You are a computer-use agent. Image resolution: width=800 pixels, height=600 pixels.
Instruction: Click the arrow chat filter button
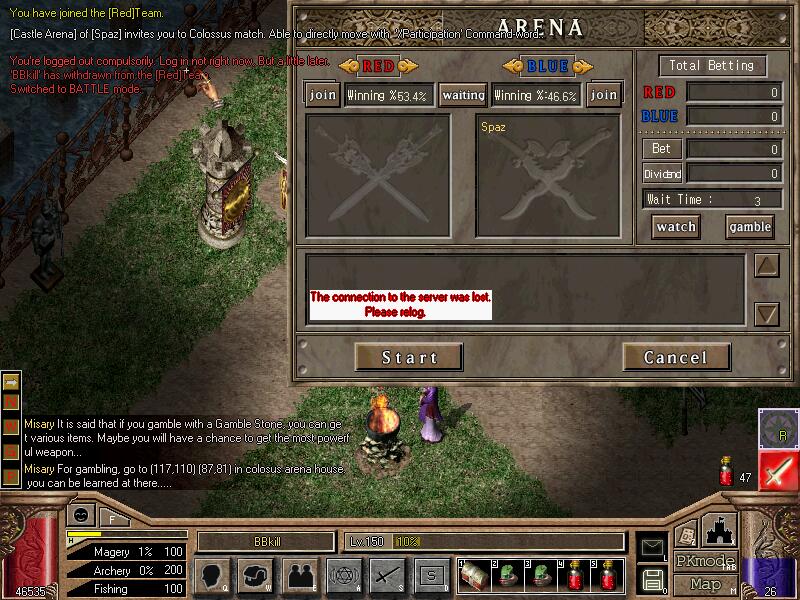click(x=11, y=383)
